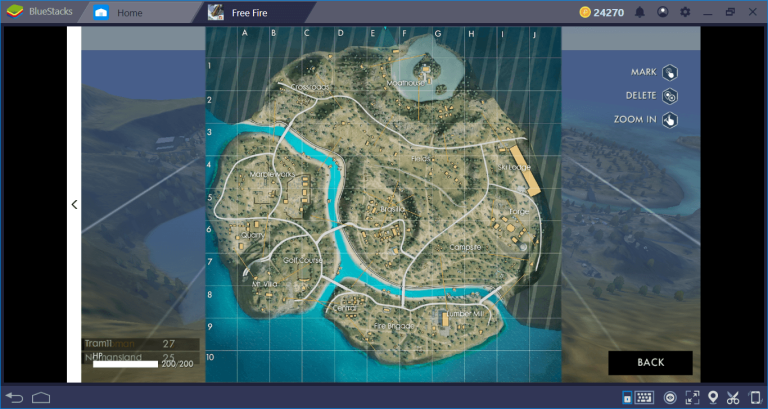Viewport: 768px width, 409px height.
Task: Take a screenshot with the scissors icon
Action: [x=735, y=398]
